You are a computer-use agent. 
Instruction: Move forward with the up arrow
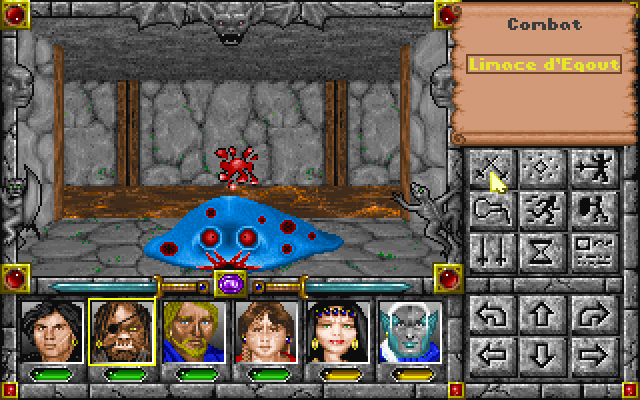[x=541, y=314]
